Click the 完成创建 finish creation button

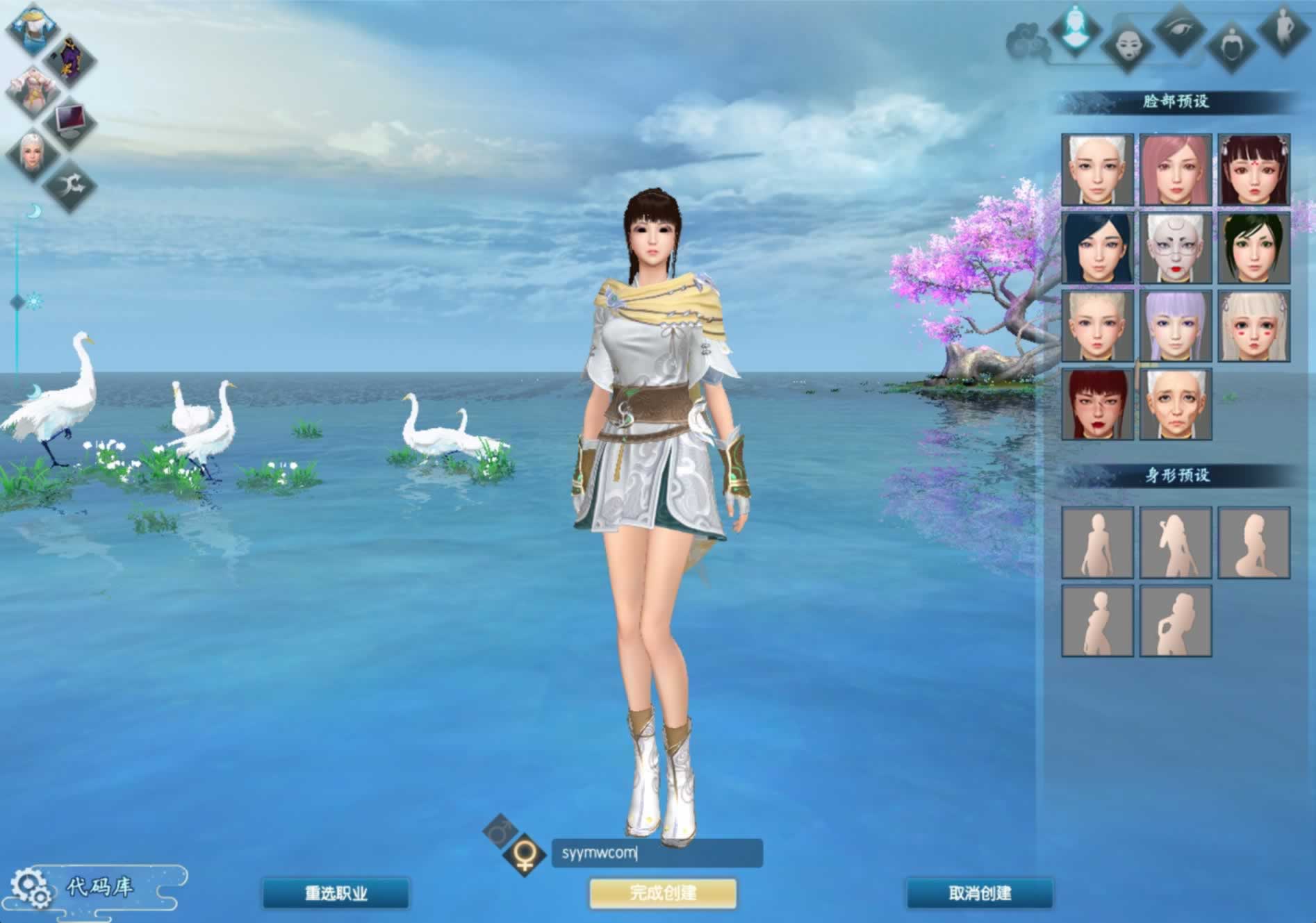point(663,893)
